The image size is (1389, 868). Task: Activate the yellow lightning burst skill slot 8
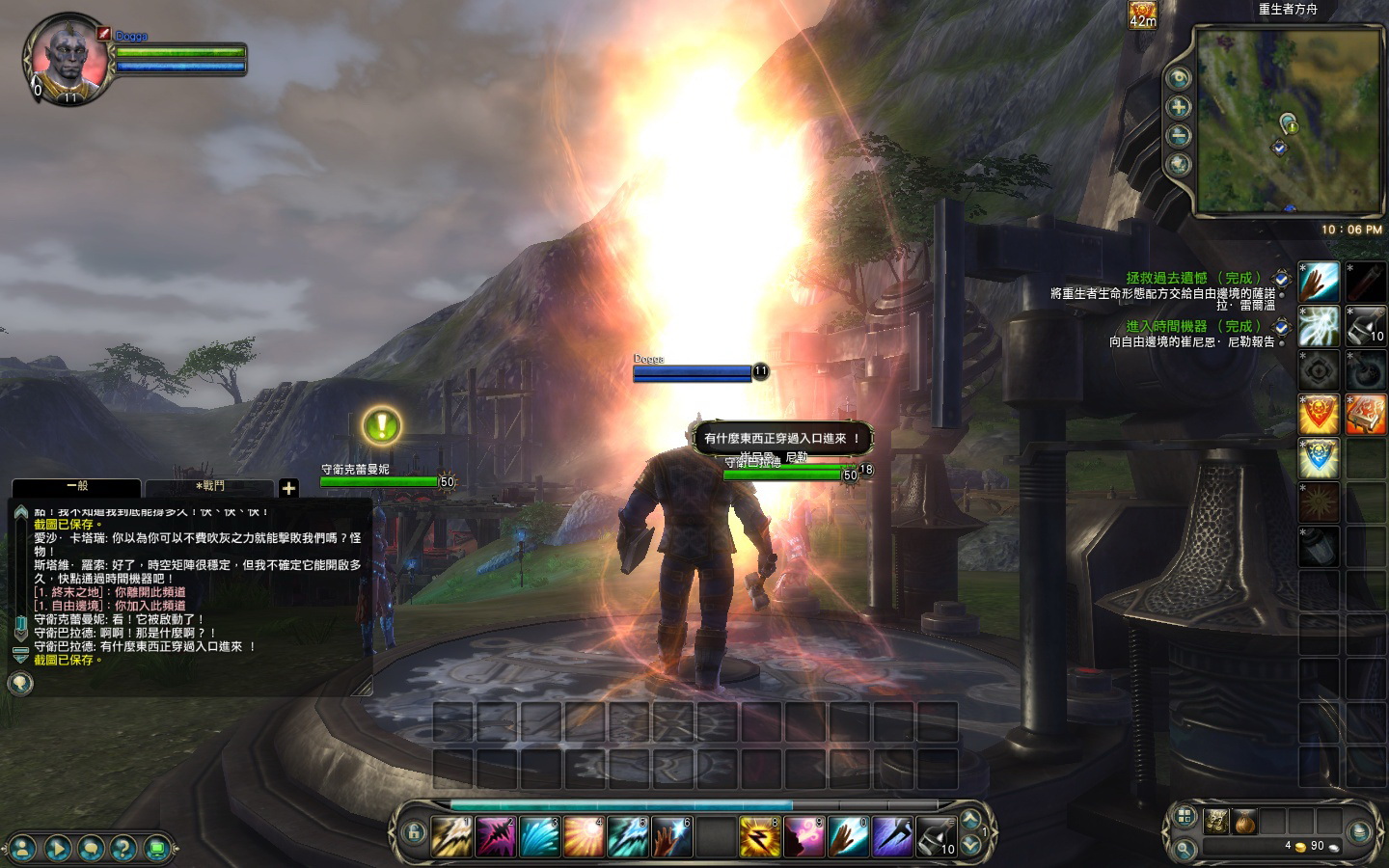759,836
